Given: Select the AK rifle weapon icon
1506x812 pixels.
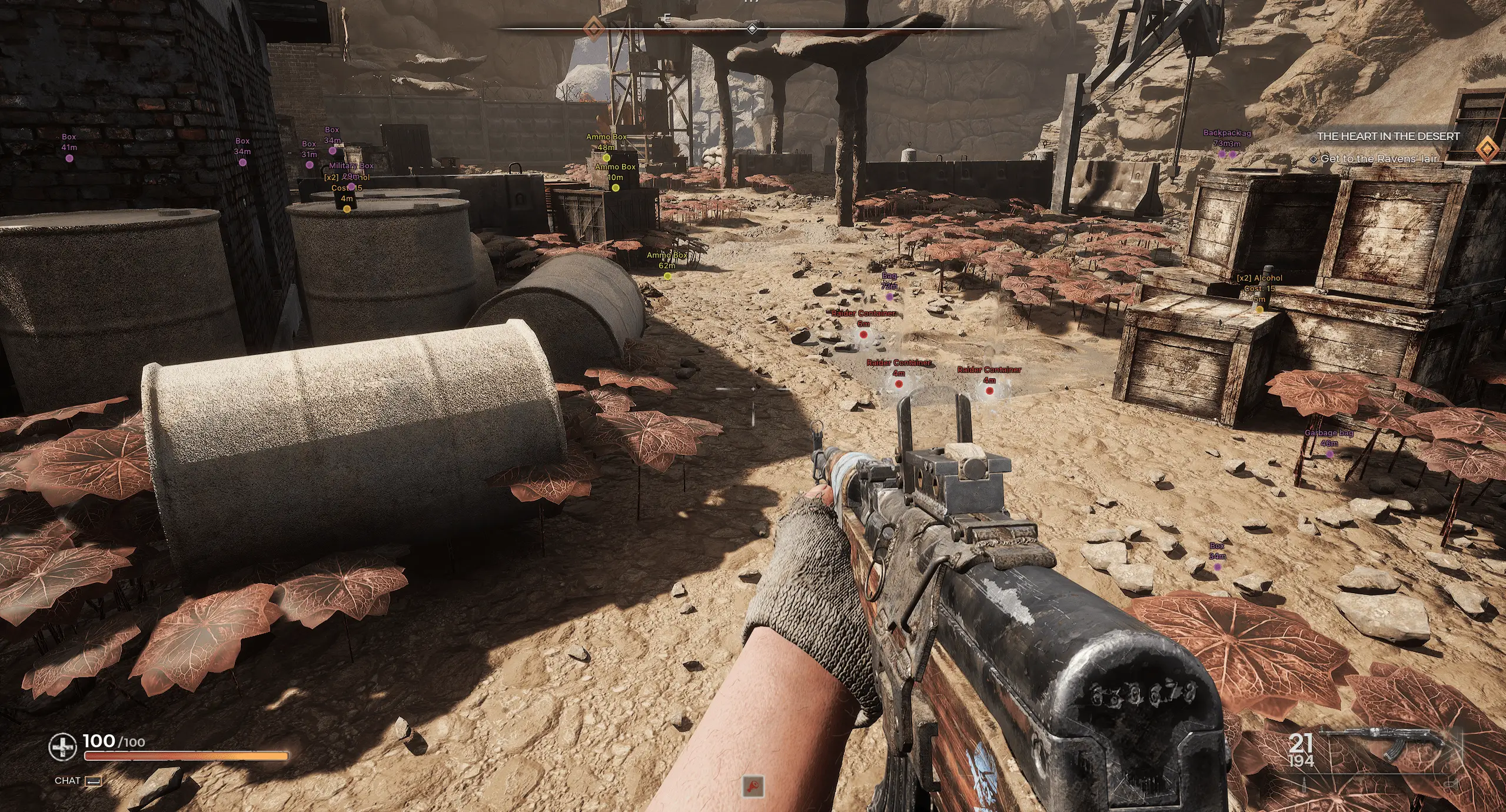Looking at the screenshot, I should (x=1384, y=744).
